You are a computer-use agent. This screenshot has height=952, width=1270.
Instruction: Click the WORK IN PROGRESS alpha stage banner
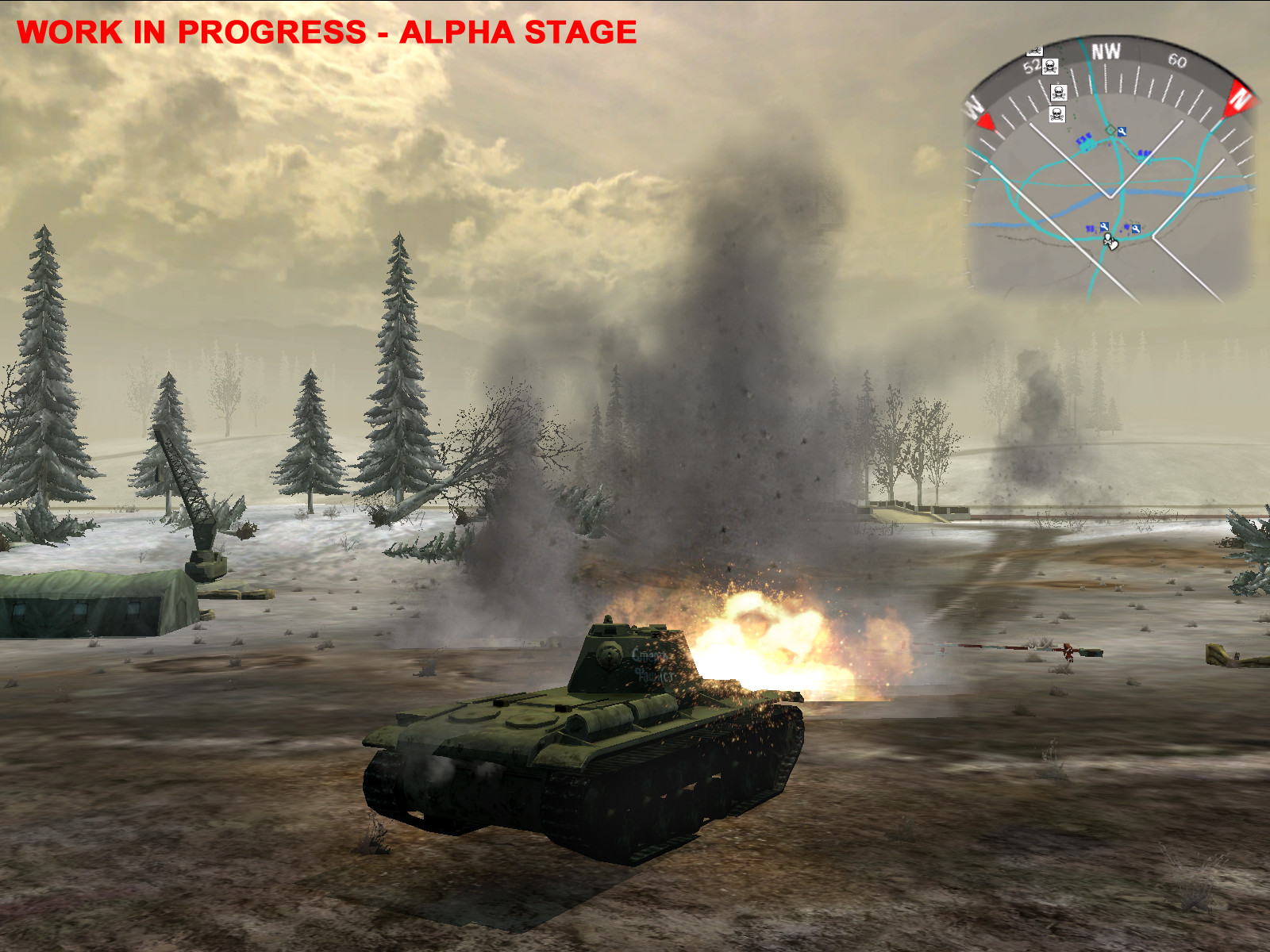pyautogui.click(x=329, y=33)
